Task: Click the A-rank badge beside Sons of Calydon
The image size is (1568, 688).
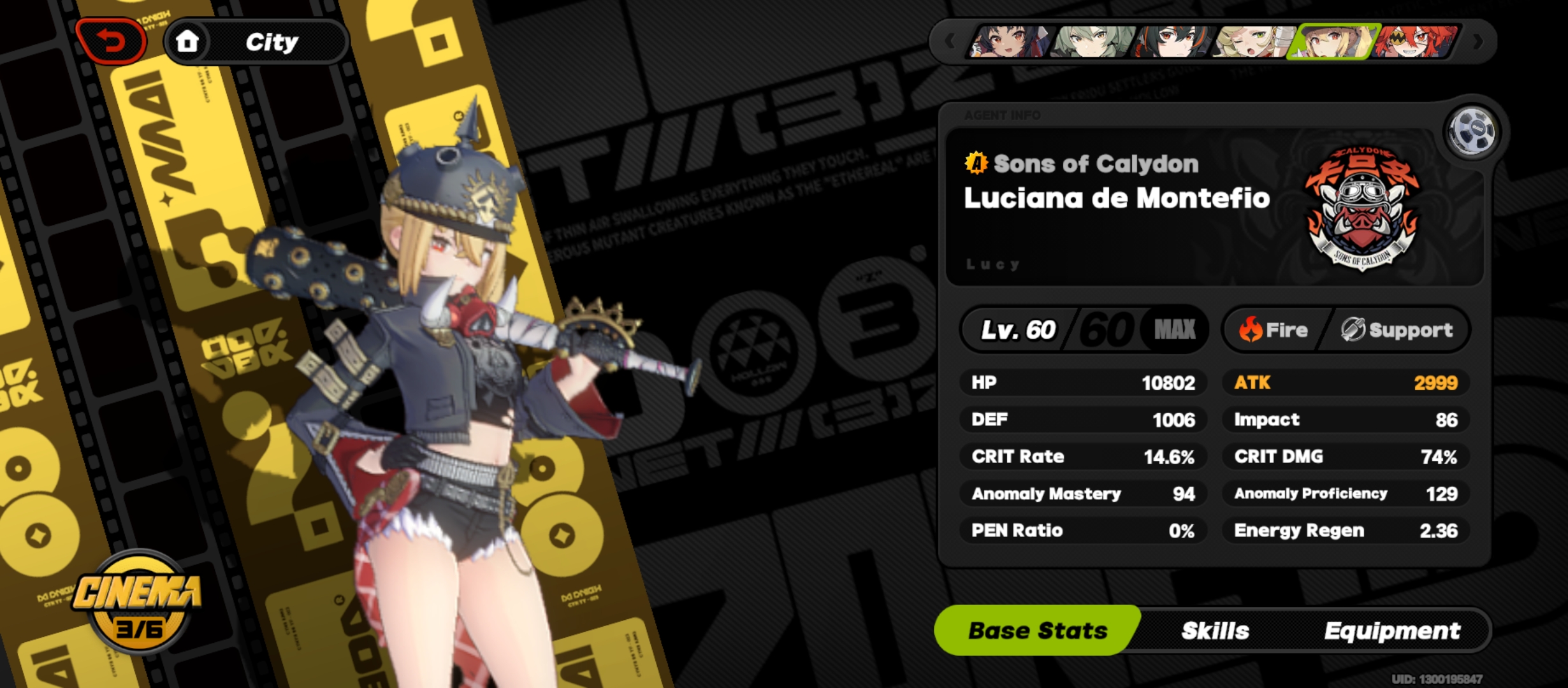Action: tap(976, 164)
